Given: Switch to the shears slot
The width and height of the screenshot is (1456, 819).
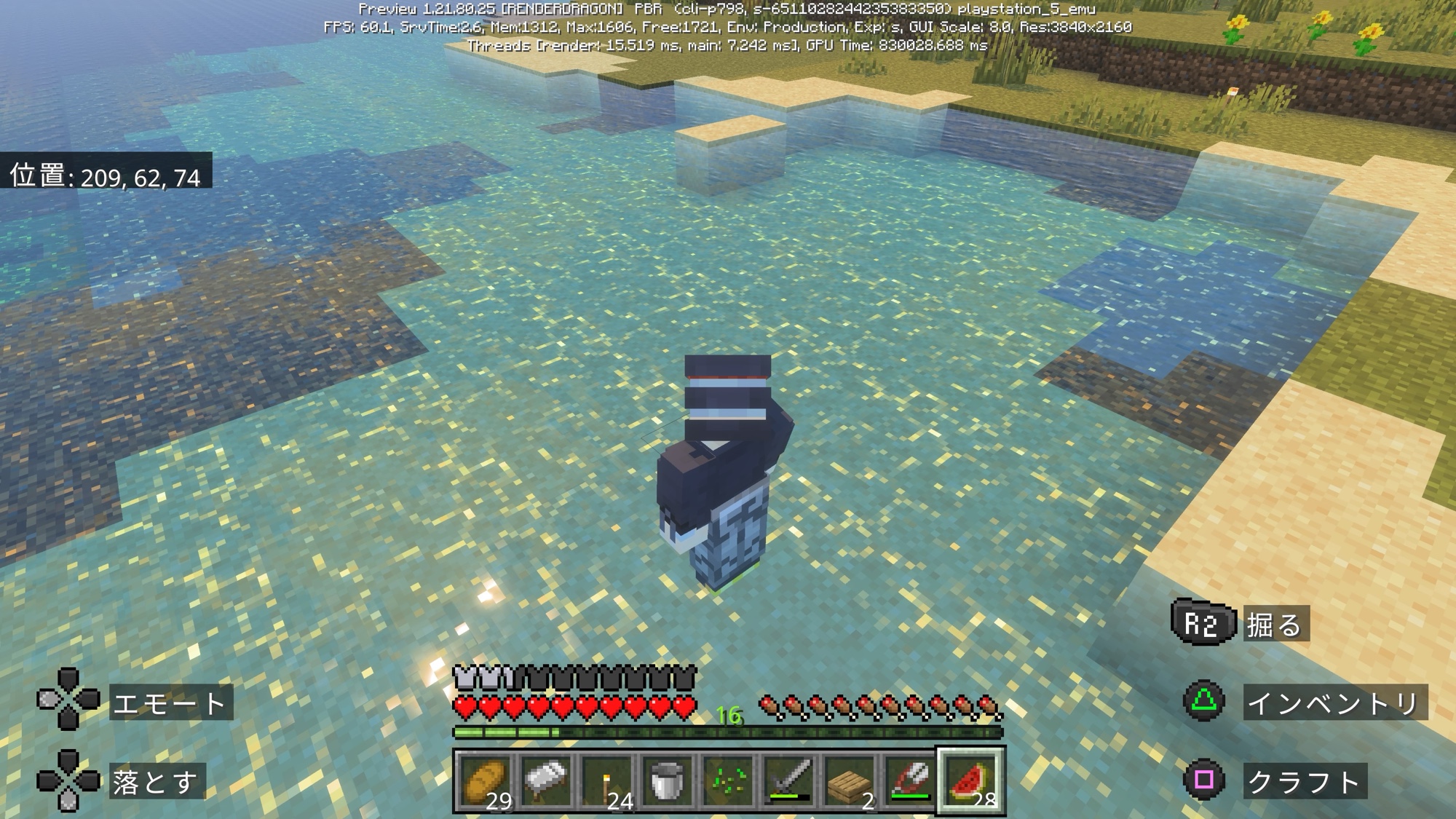Looking at the screenshot, I should click(909, 780).
